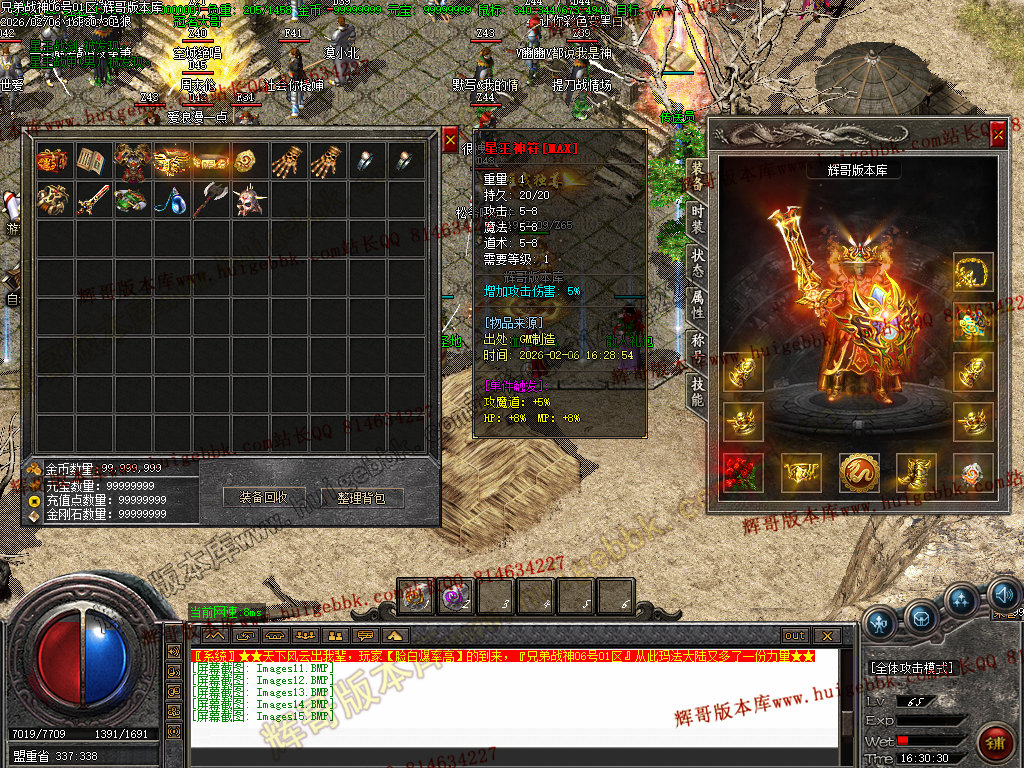Viewport: 1024px width, 768px height.
Task: Click the golden boots equipment slot
Action: point(916,473)
